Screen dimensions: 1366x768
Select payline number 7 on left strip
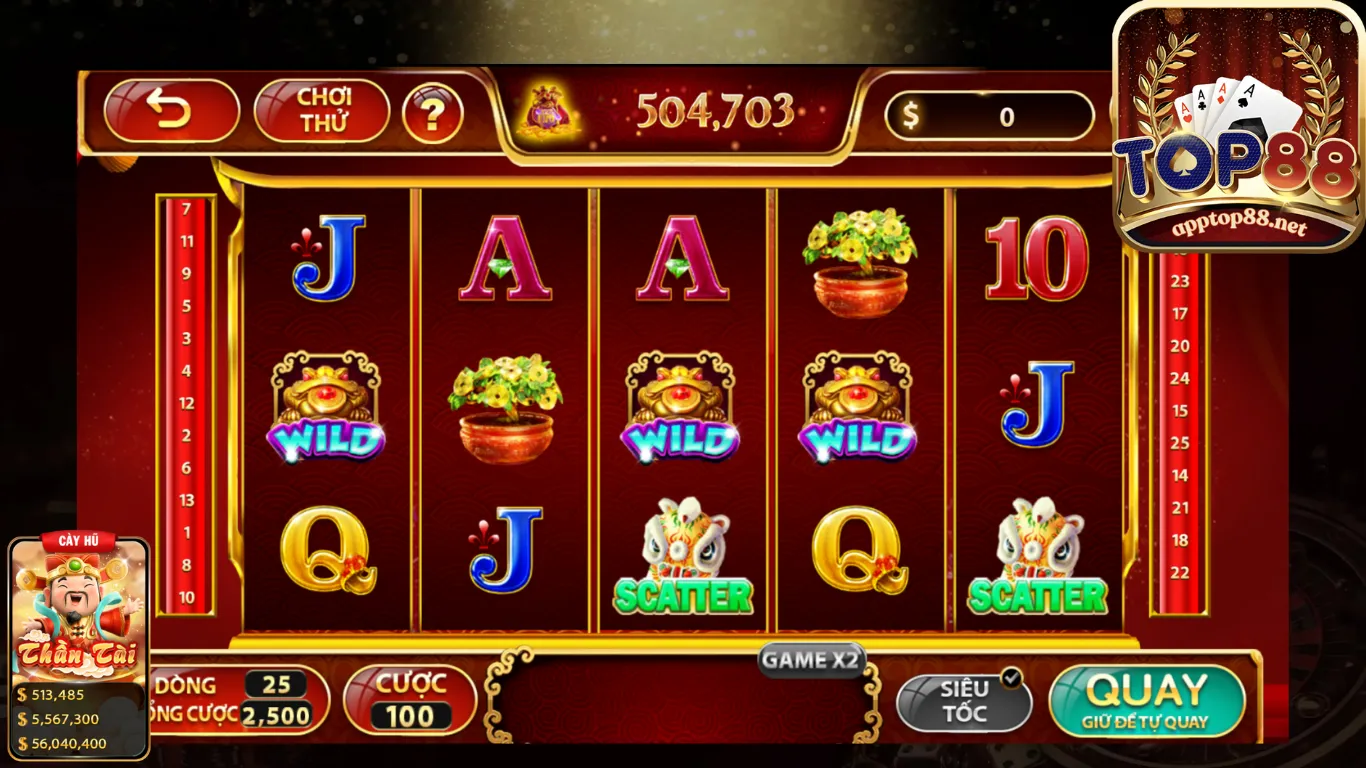click(186, 209)
